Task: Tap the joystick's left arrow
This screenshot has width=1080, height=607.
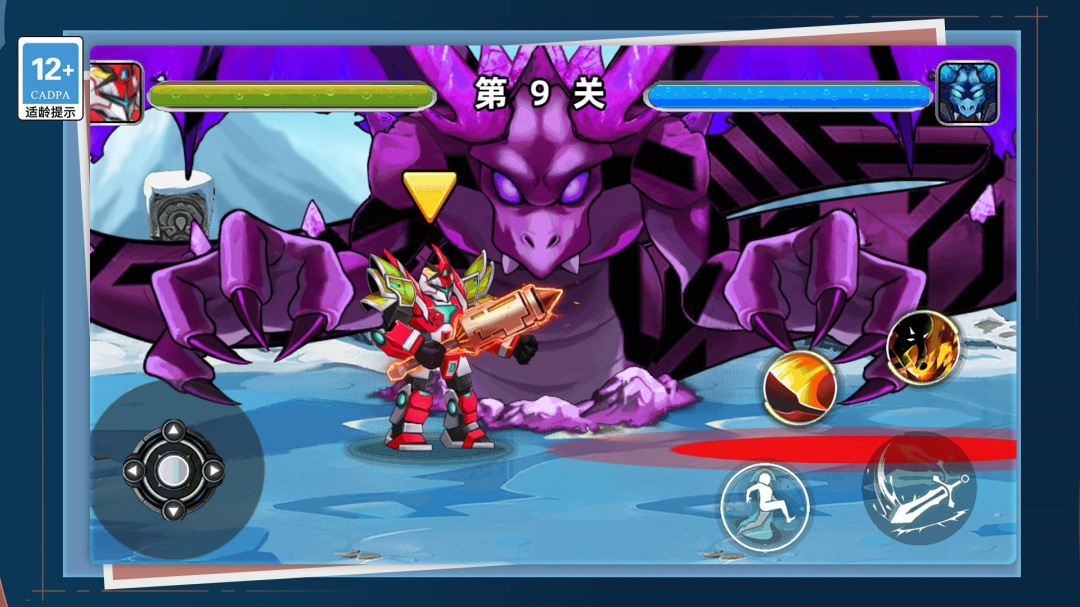Action: (x=134, y=470)
